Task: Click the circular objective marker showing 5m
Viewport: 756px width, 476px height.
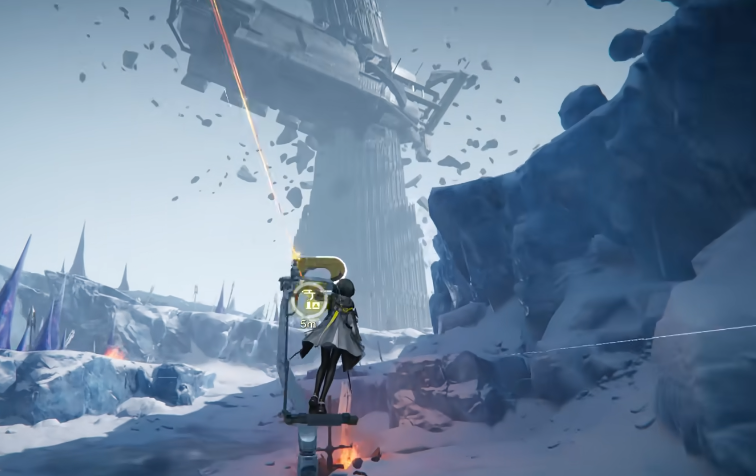Action: [312, 299]
